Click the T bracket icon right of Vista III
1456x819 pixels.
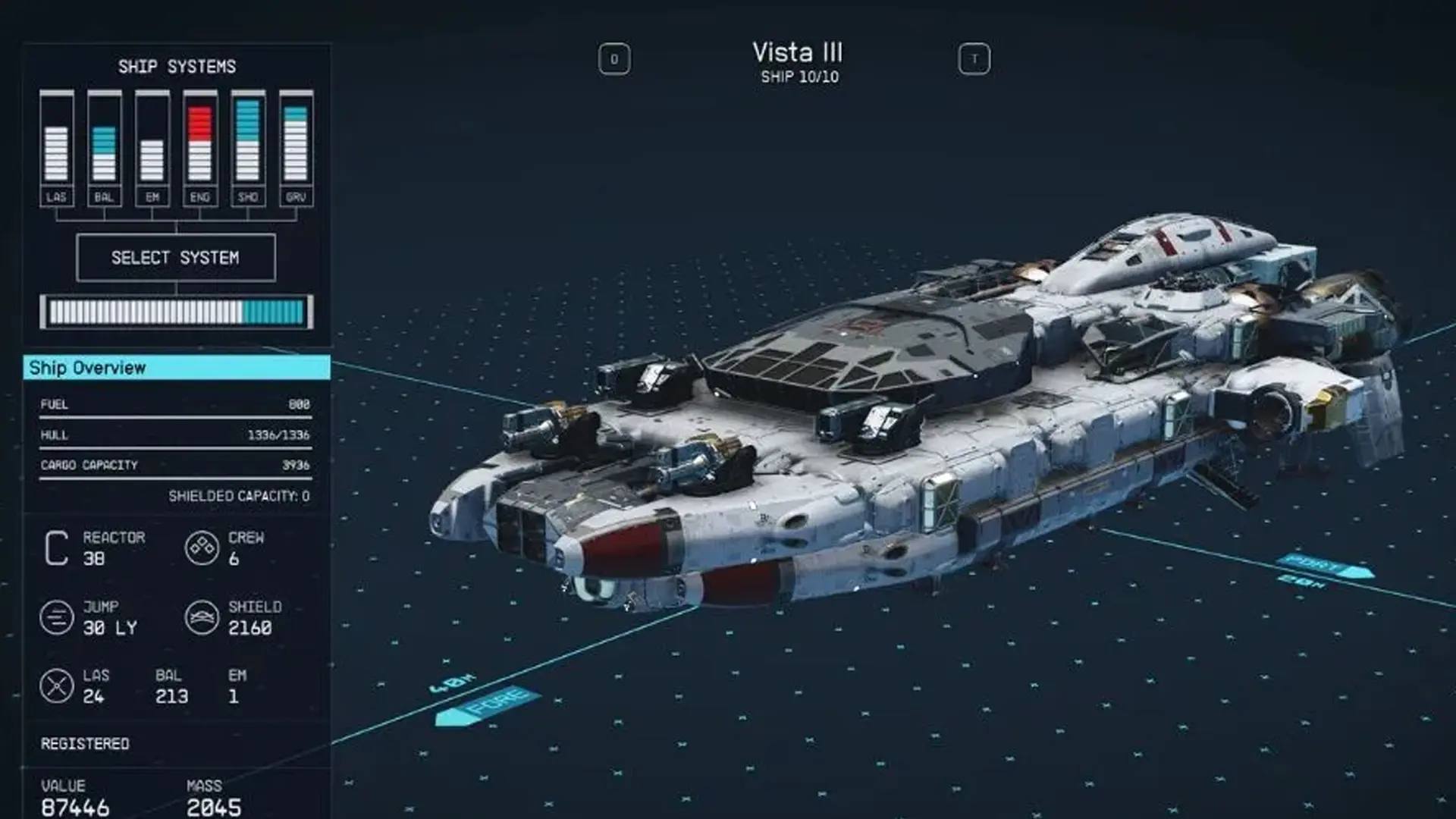(x=976, y=58)
